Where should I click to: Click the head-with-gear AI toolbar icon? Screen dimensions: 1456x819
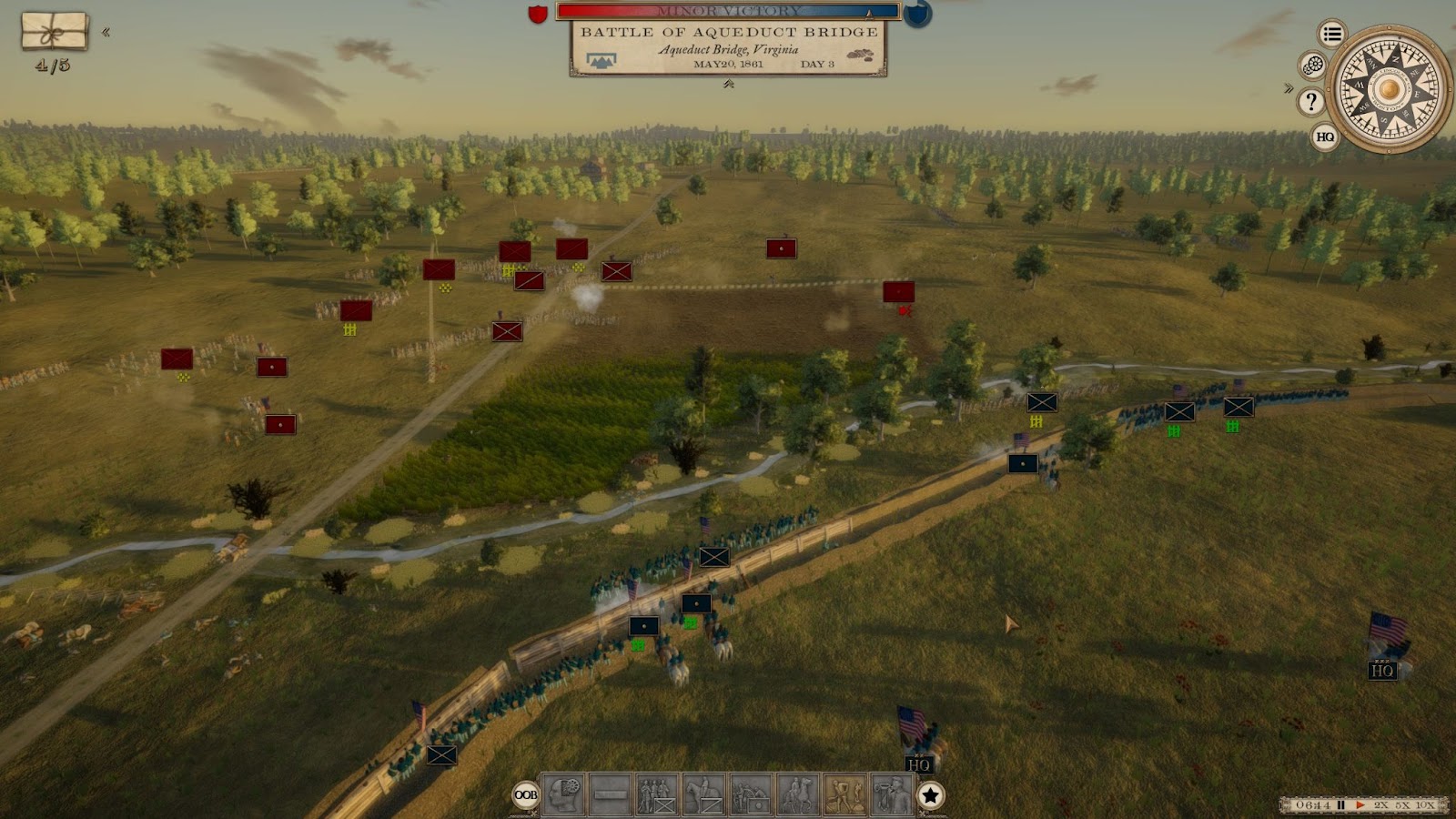click(563, 794)
